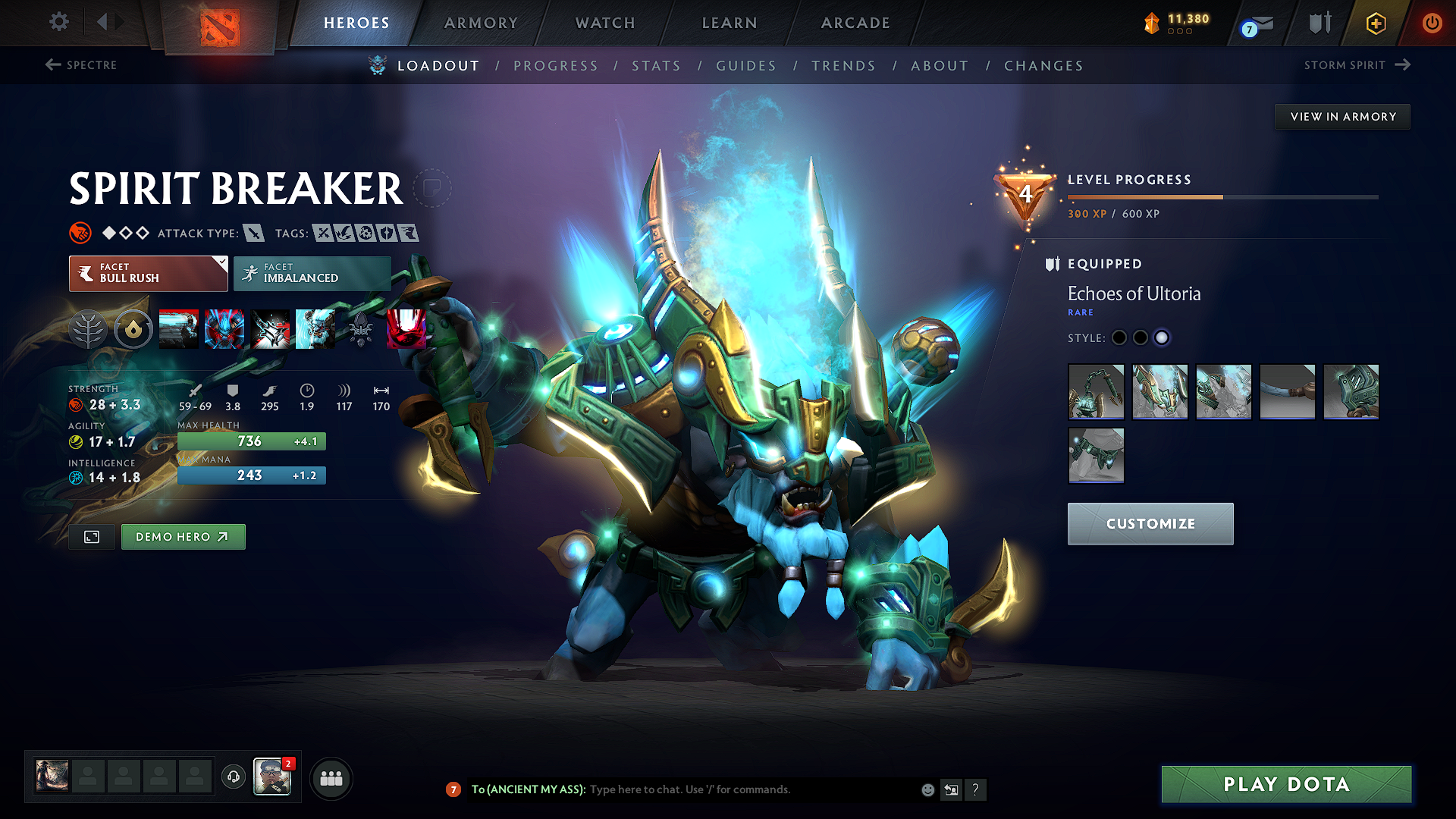Click the innate ability droplet icon

pyautogui.click(x=134, y=329)
